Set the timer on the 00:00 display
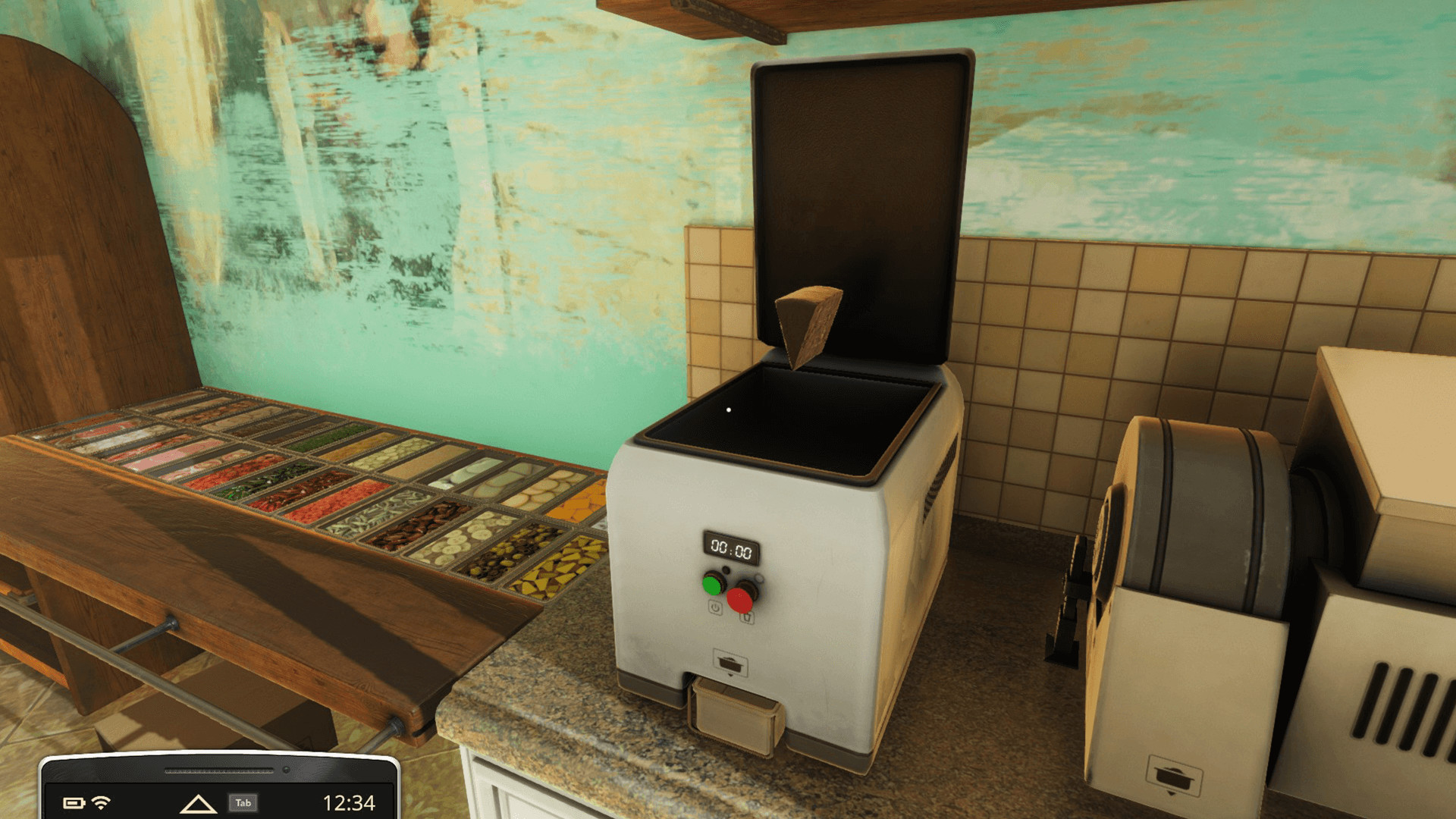The image size is (1456, 819). pyautogui.click(x=730, y=548)
